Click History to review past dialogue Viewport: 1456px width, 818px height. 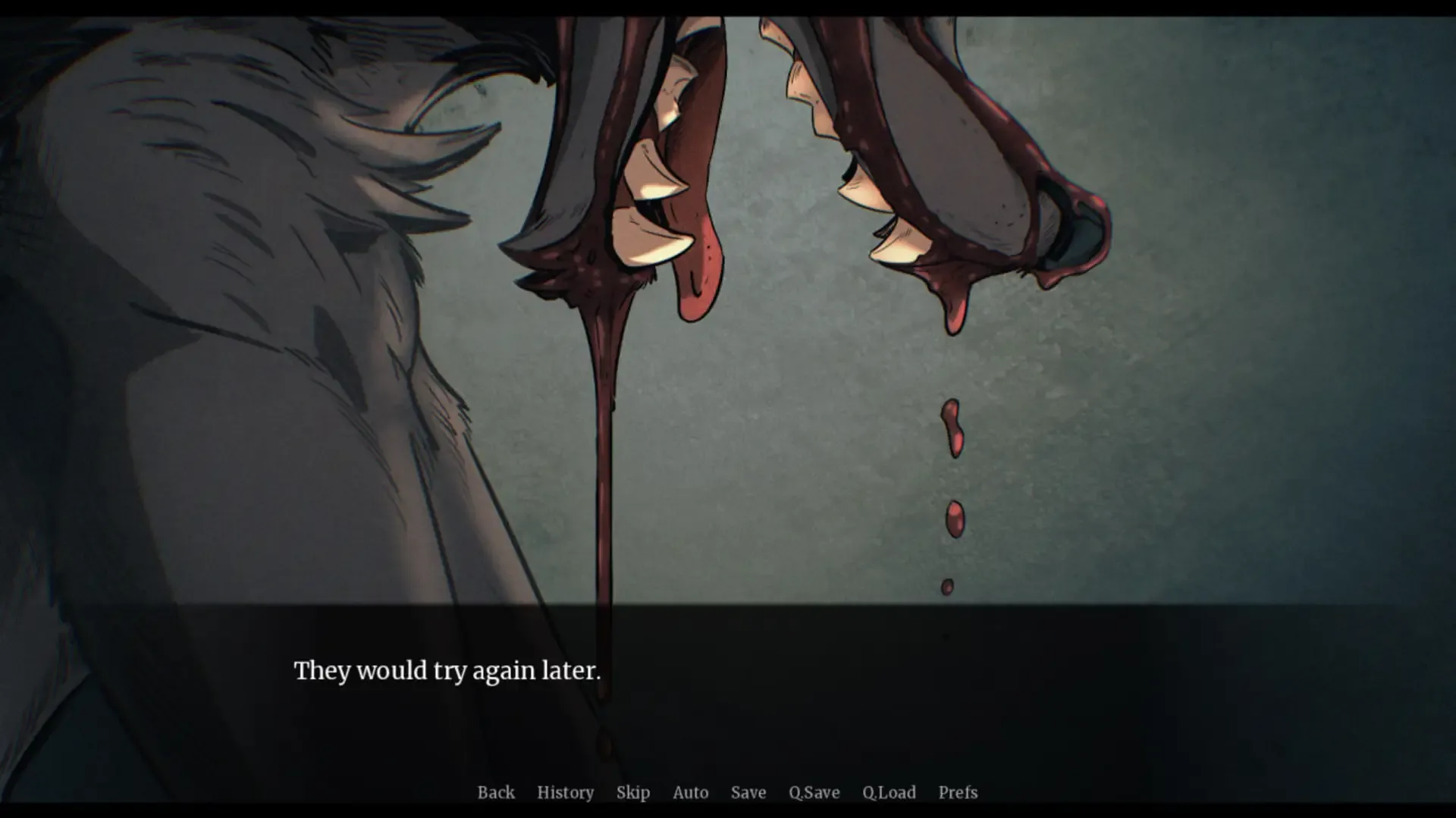pyautogui.click(x=566, y=792)
